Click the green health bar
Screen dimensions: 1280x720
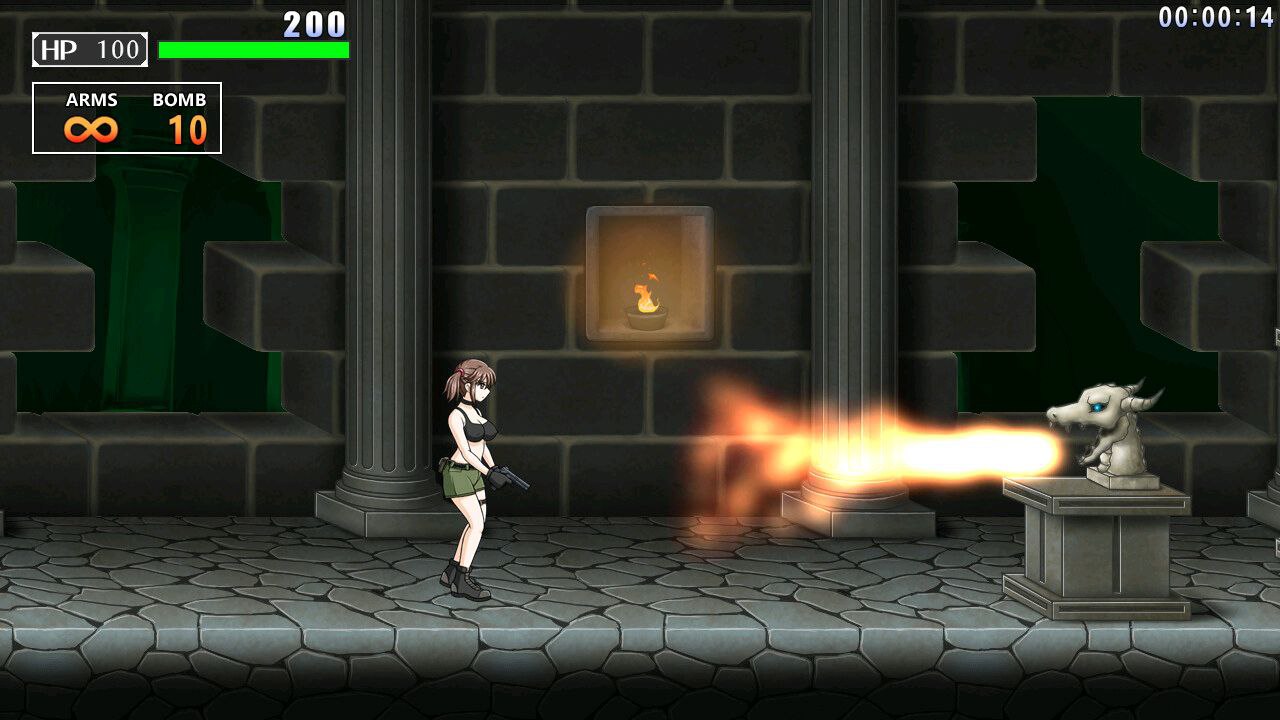(x=255, y=48)
